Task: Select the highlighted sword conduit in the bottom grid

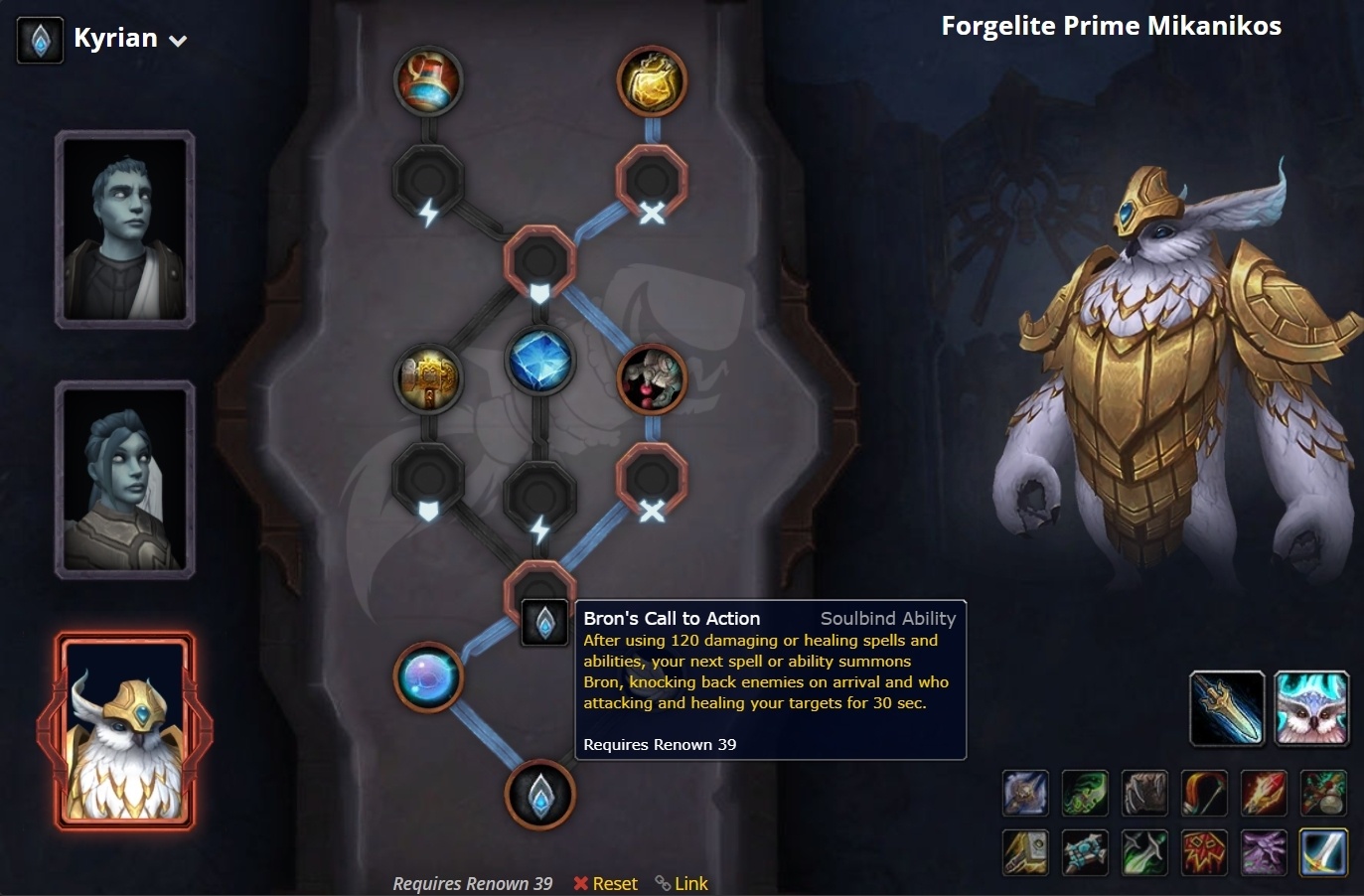Action: [1322, 852]
